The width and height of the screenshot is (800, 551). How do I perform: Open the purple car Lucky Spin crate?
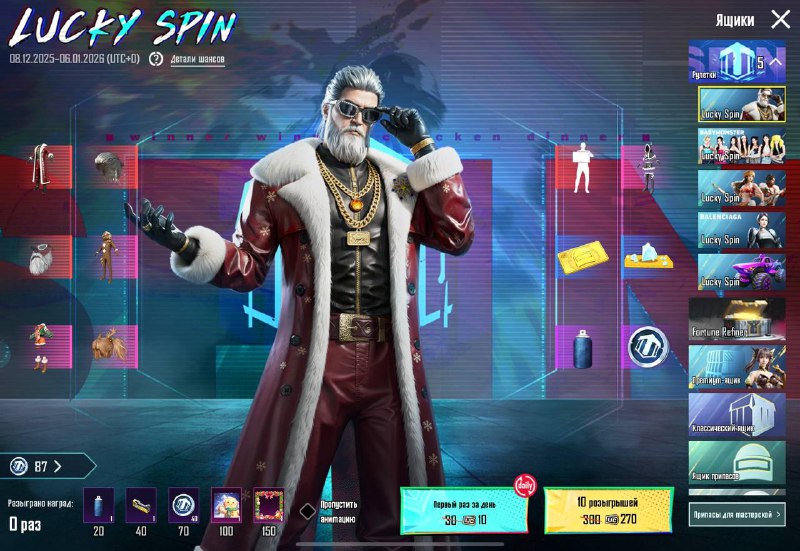(x=741, y=271)
